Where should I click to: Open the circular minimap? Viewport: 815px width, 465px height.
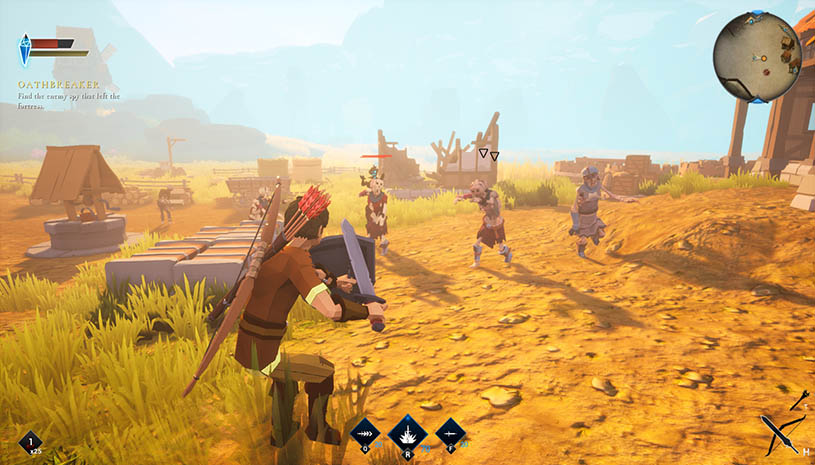(756, 56)
